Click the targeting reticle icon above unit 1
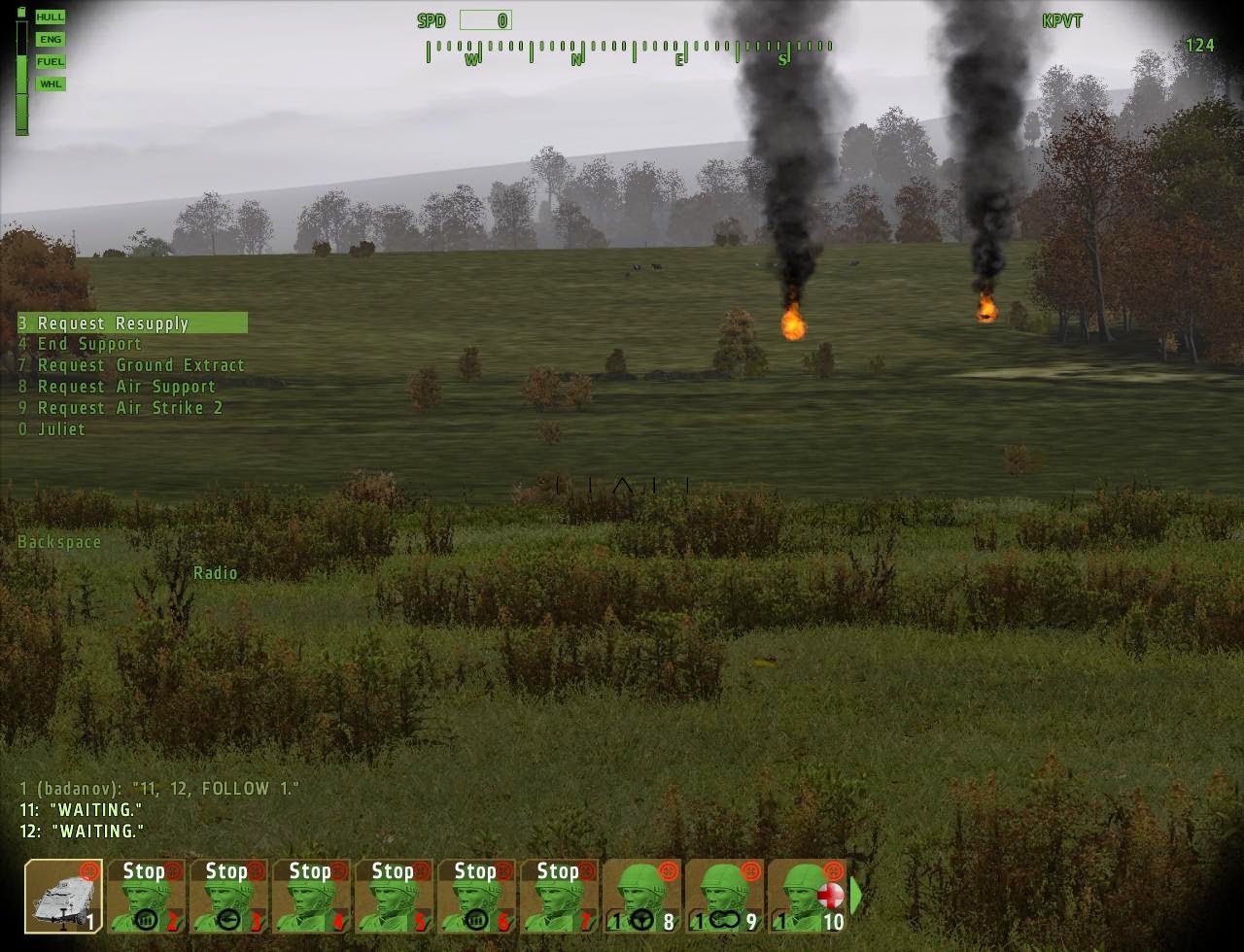This screenshot has width=1244, height=952. pos(89,870)
